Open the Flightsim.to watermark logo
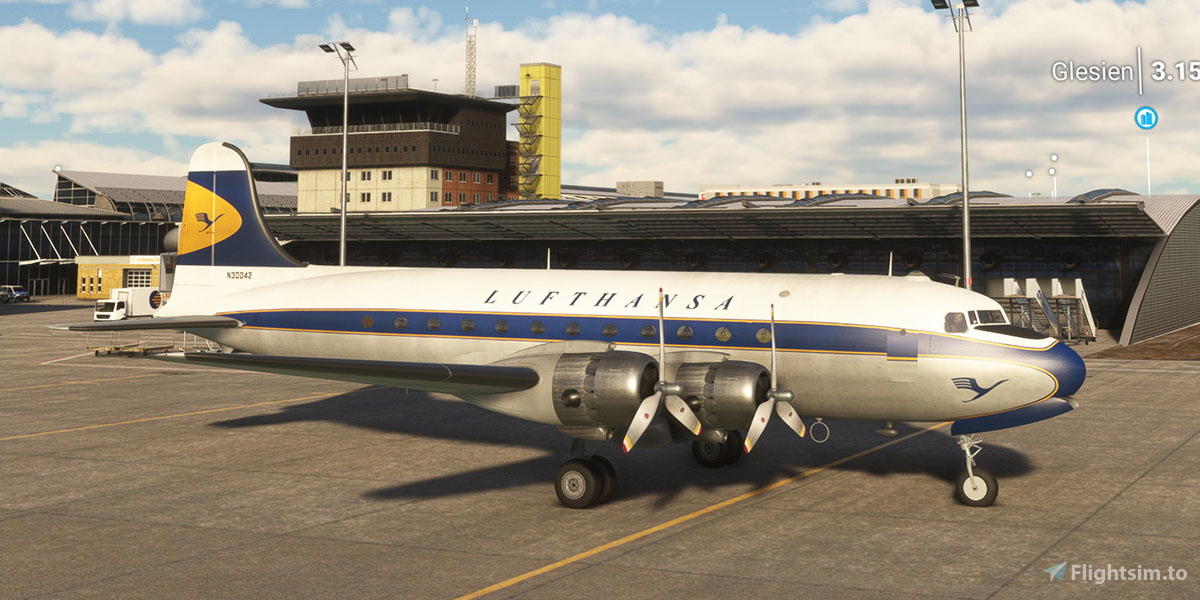The width and height of the screenshot is (1200, 600). pyautogui.click(x=1115, y=572)
